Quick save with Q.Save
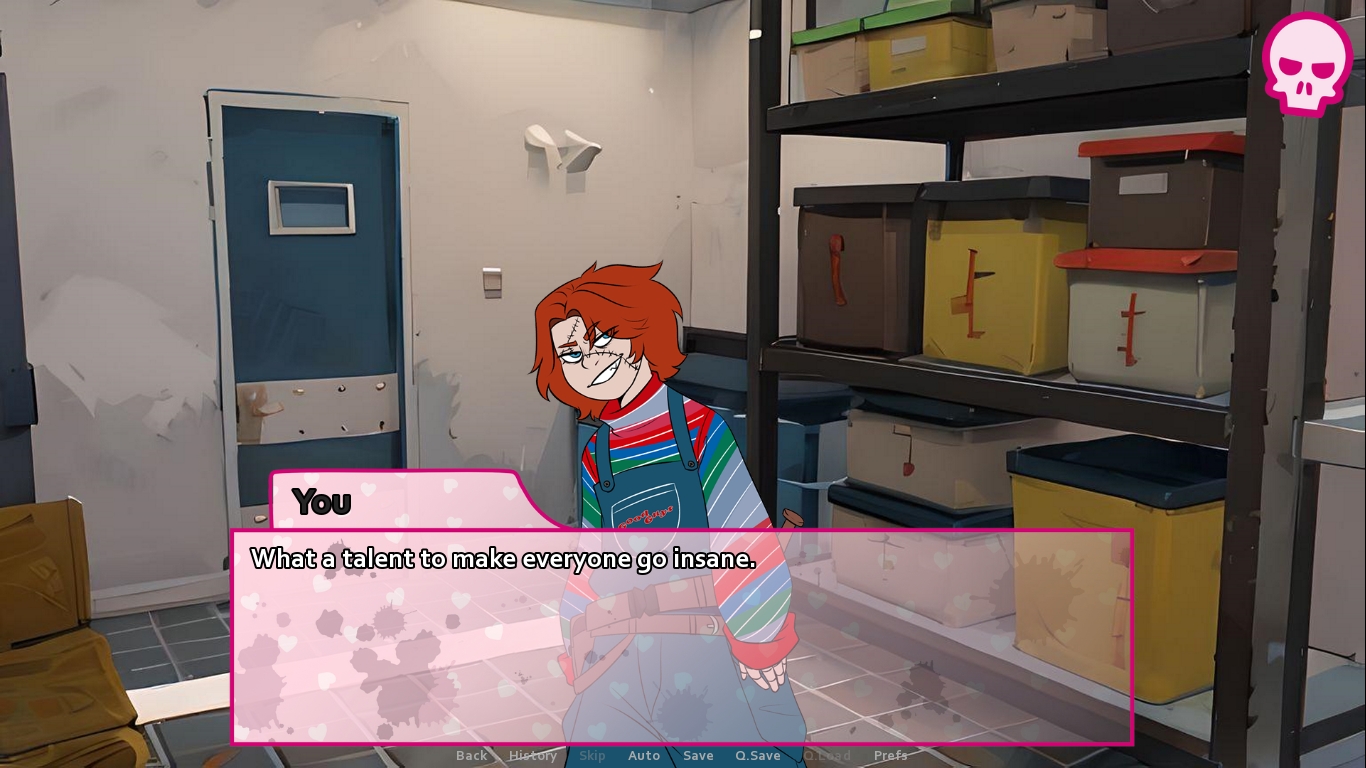1366x768 pixels. (x=758, y=756)
